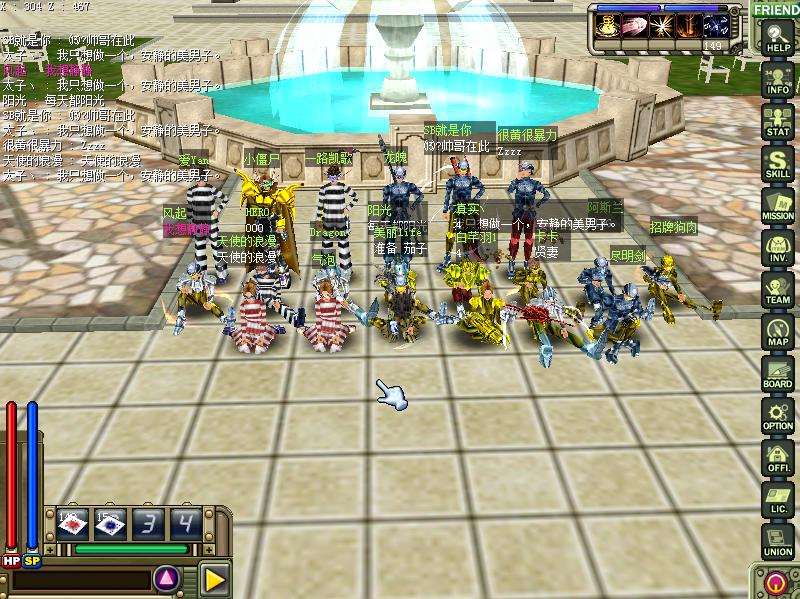Click the purple triangle chat button

point(167,577)
